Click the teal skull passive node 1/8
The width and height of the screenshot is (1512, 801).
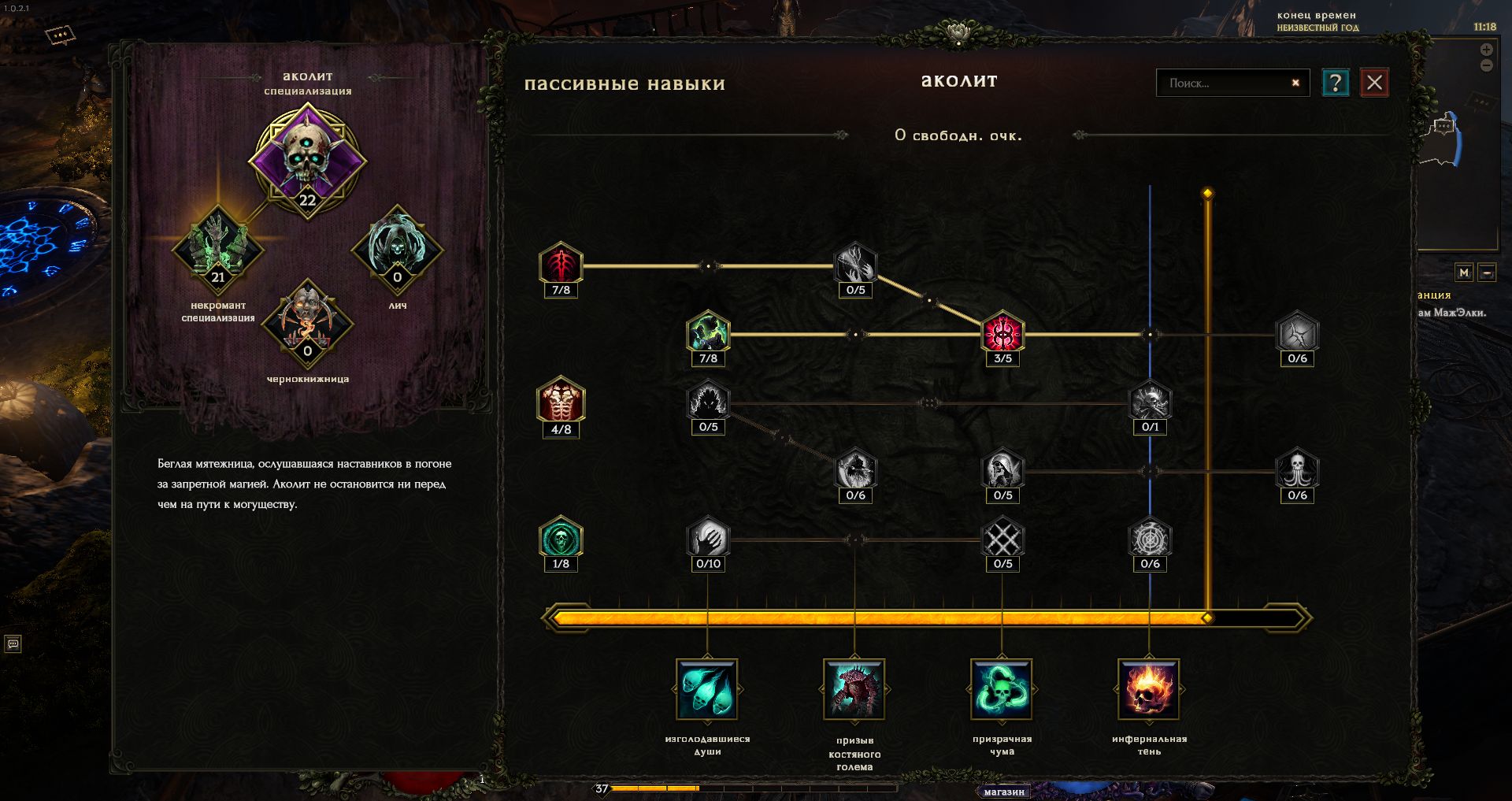(561, 538)
